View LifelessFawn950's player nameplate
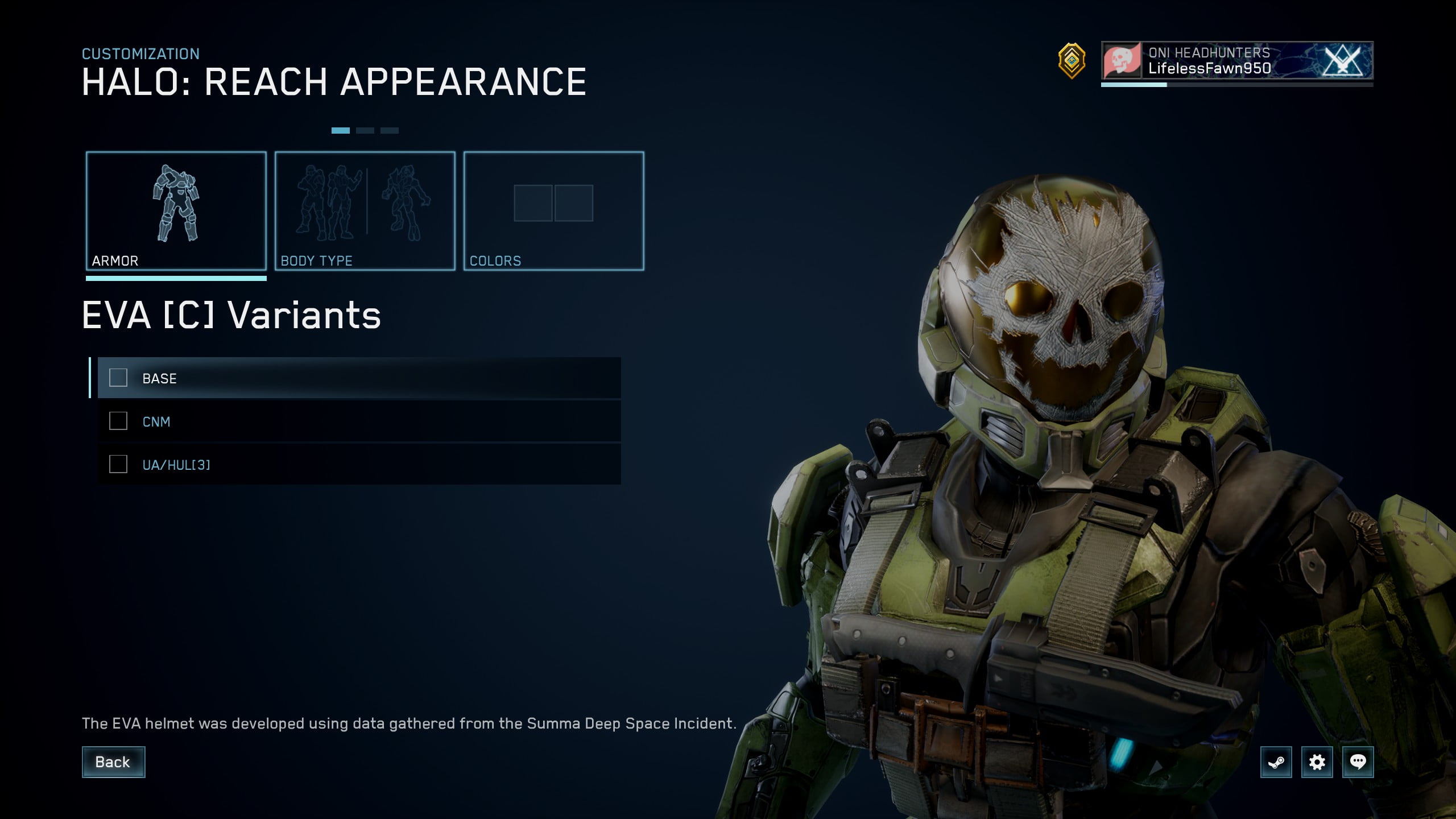 (1236, 60)
